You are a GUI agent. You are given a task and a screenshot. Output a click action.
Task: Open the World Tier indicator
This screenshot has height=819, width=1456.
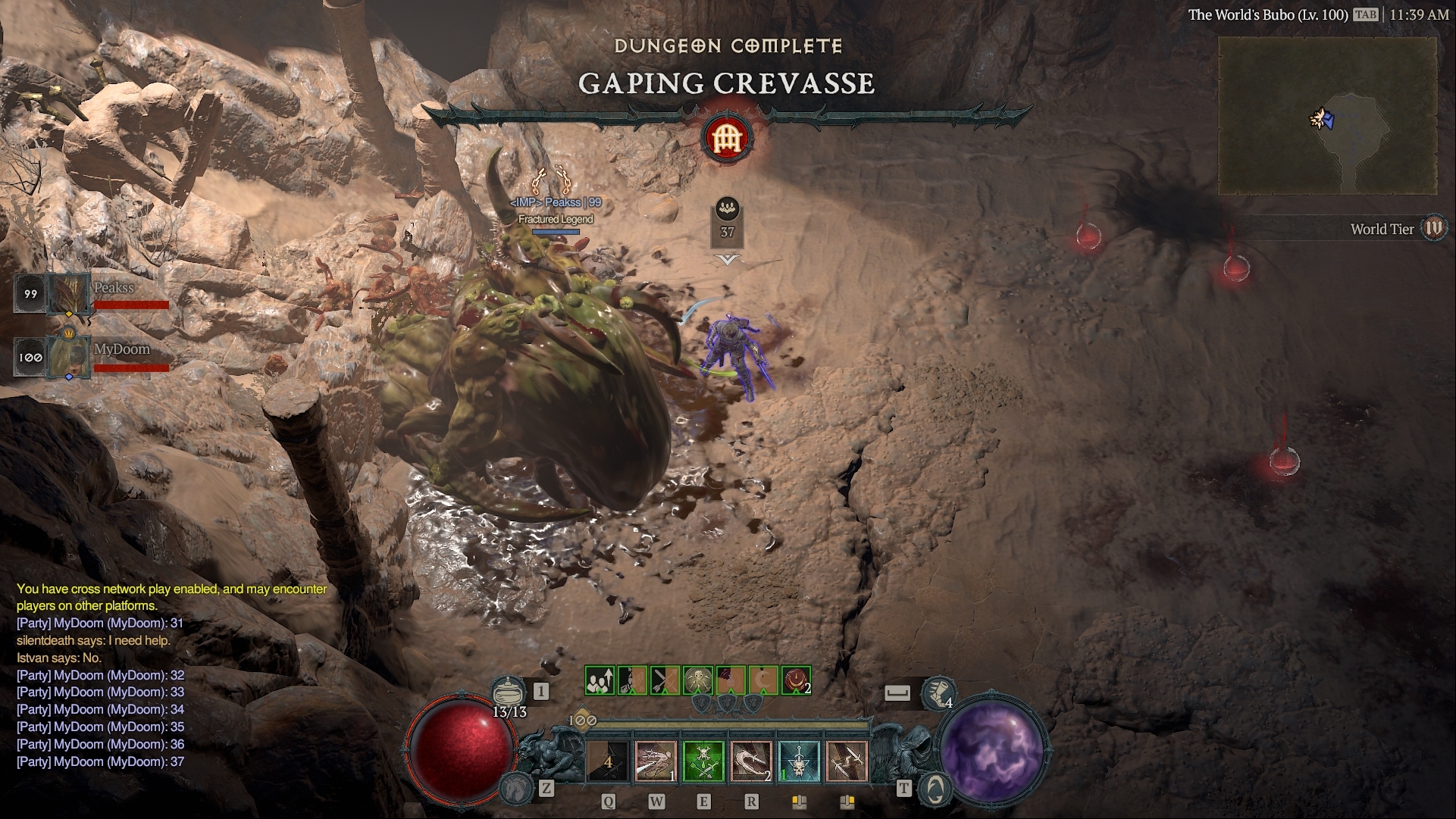coord(1433,228)
